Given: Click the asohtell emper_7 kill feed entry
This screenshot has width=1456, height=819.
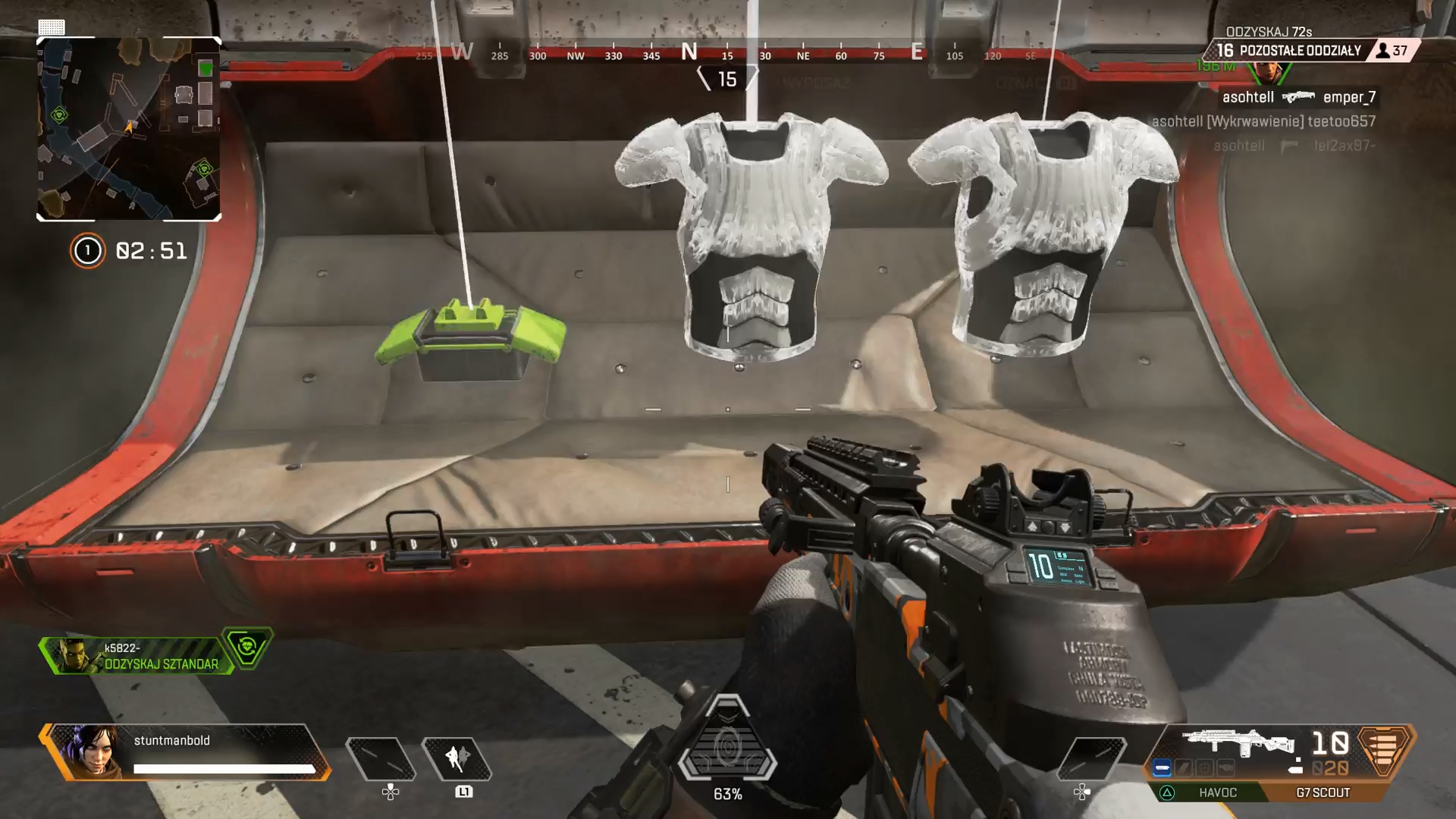Looking at the screenshot, I should 1298,97.
